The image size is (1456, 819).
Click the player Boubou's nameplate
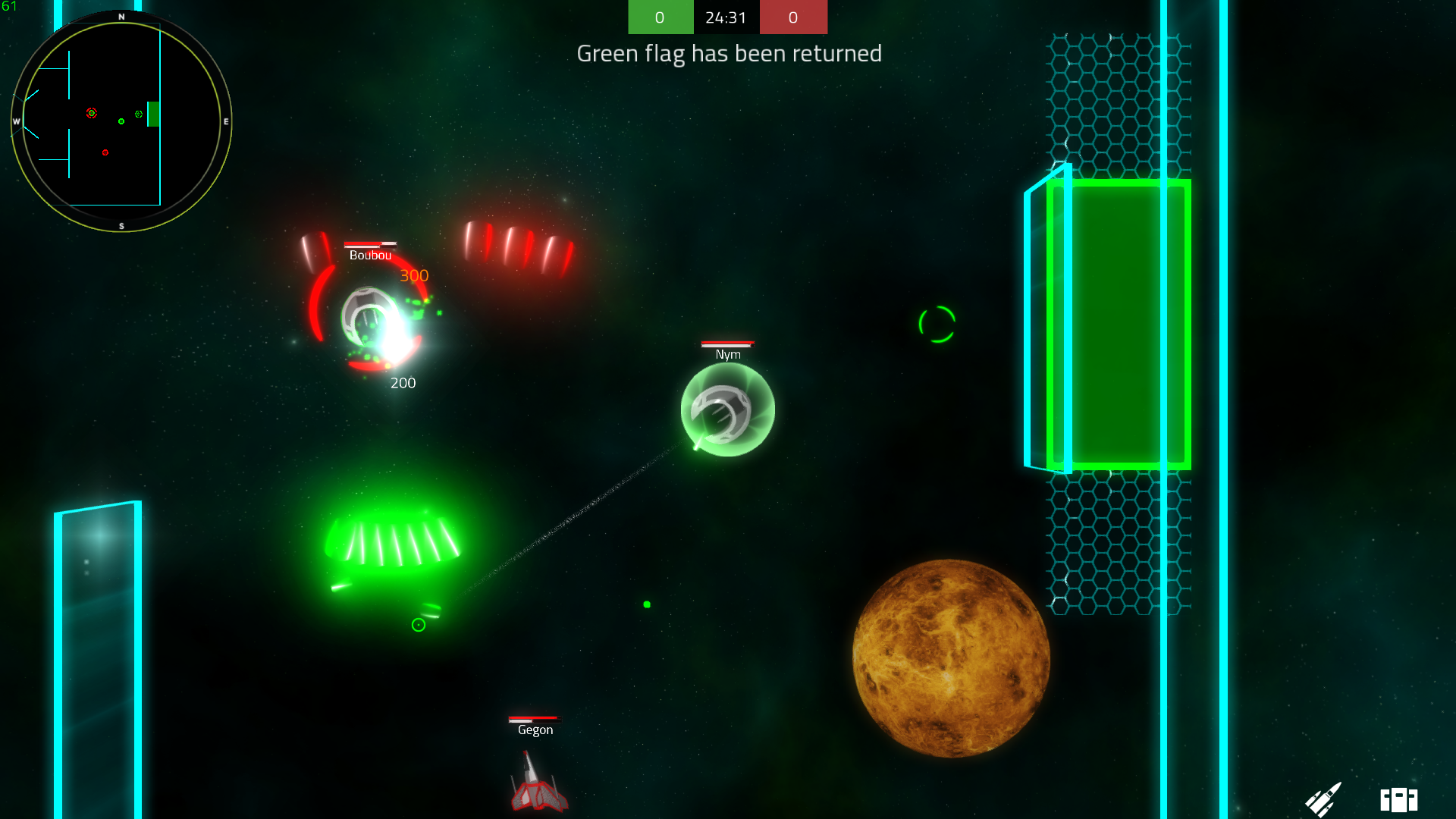pyautogui.click(x=369, y=256)
